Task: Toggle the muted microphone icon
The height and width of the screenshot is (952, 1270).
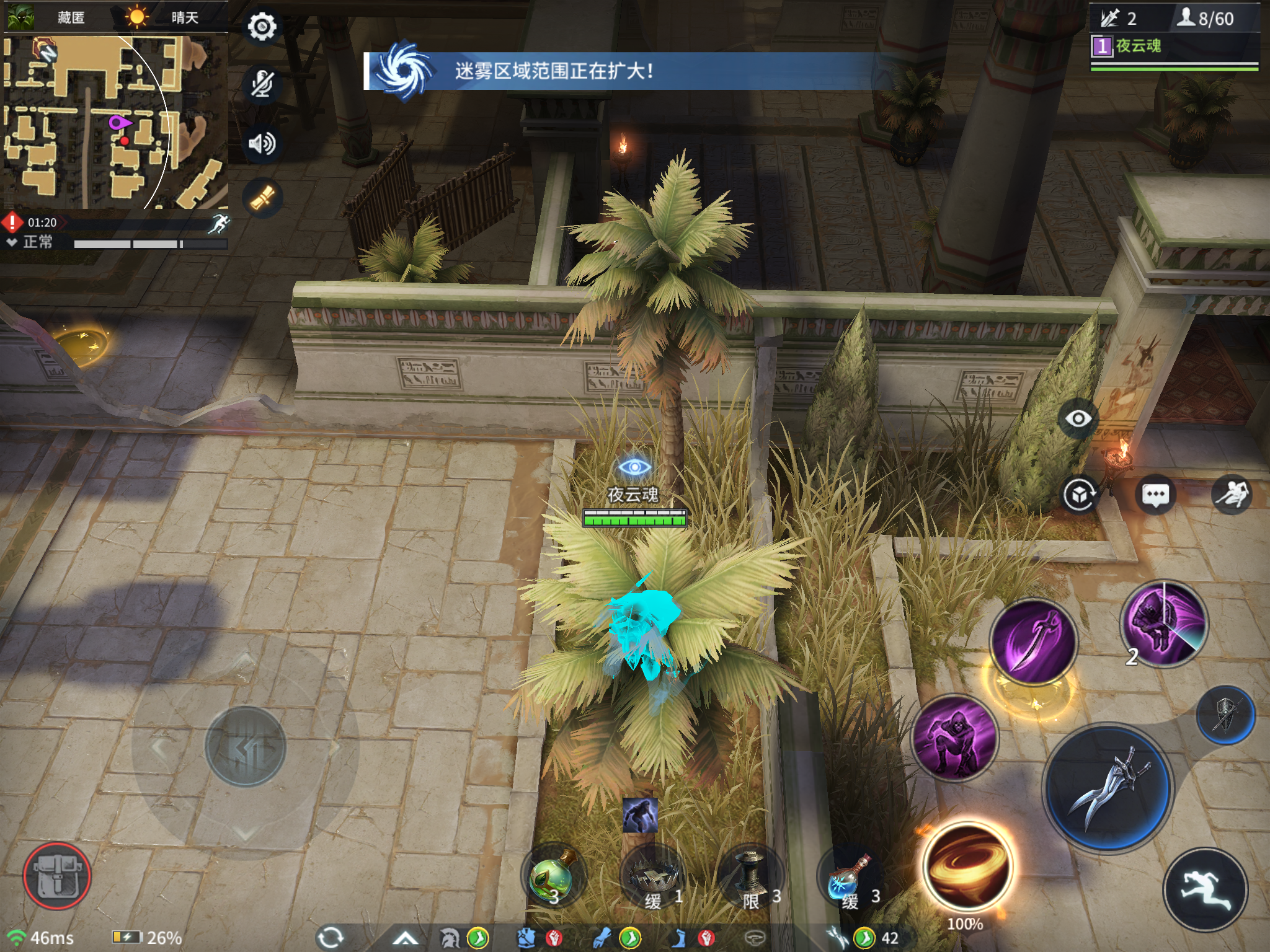Action: pos(262,84)
